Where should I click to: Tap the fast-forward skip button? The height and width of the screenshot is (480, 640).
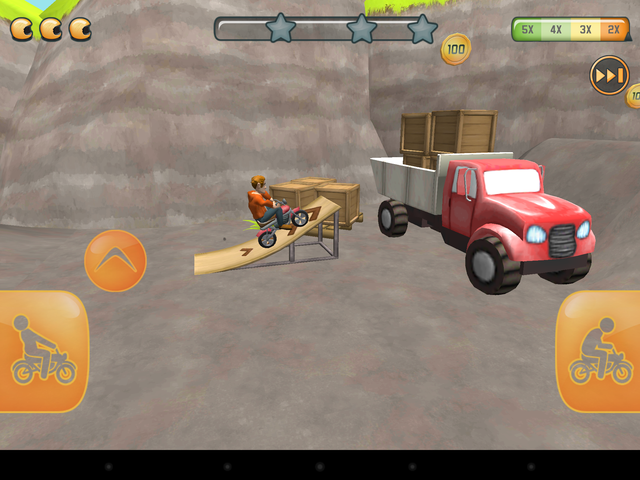click(x=609, y=76)
